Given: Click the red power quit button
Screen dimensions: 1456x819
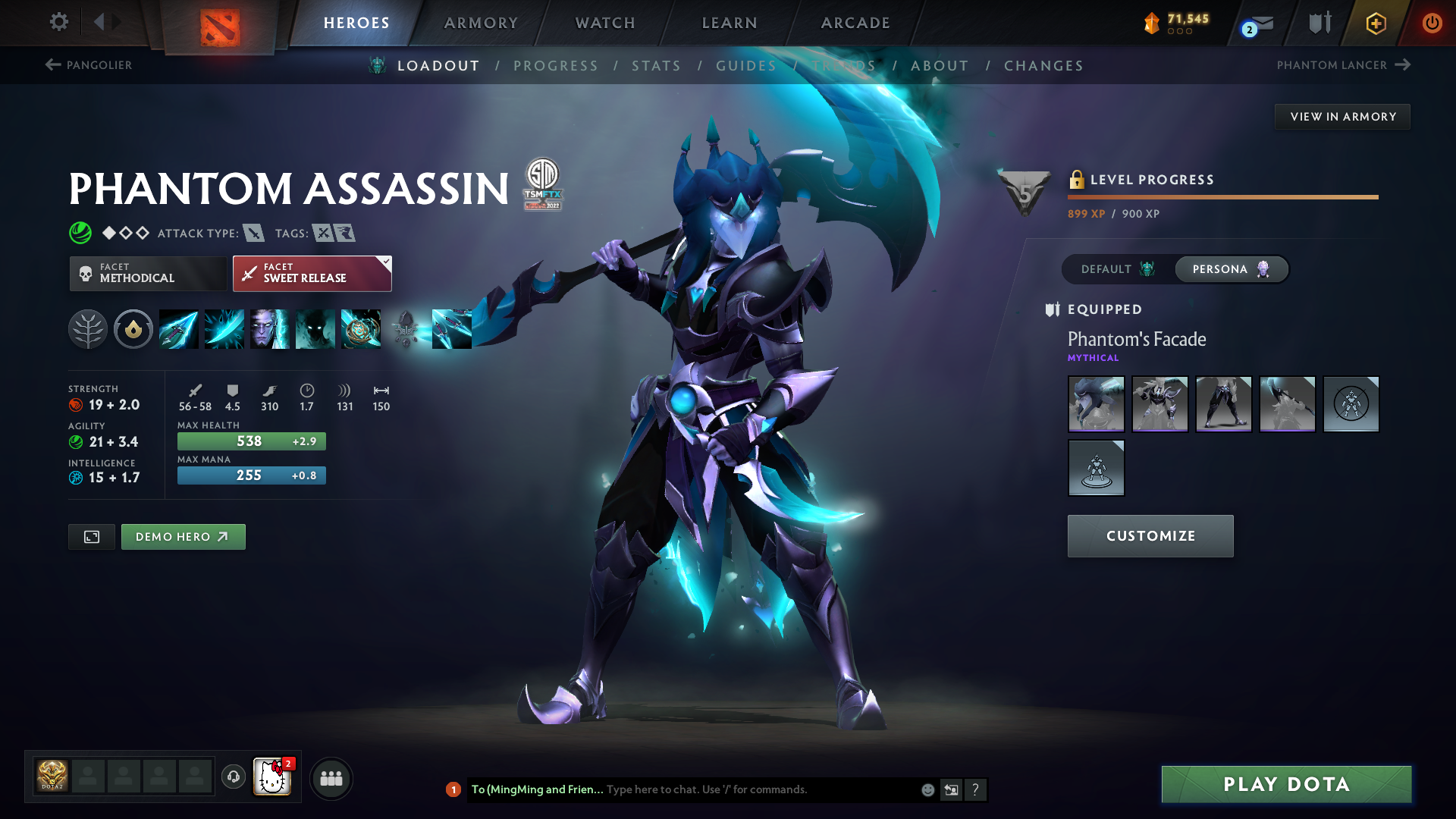Looking at the screenshot, I should [1432, 23].
